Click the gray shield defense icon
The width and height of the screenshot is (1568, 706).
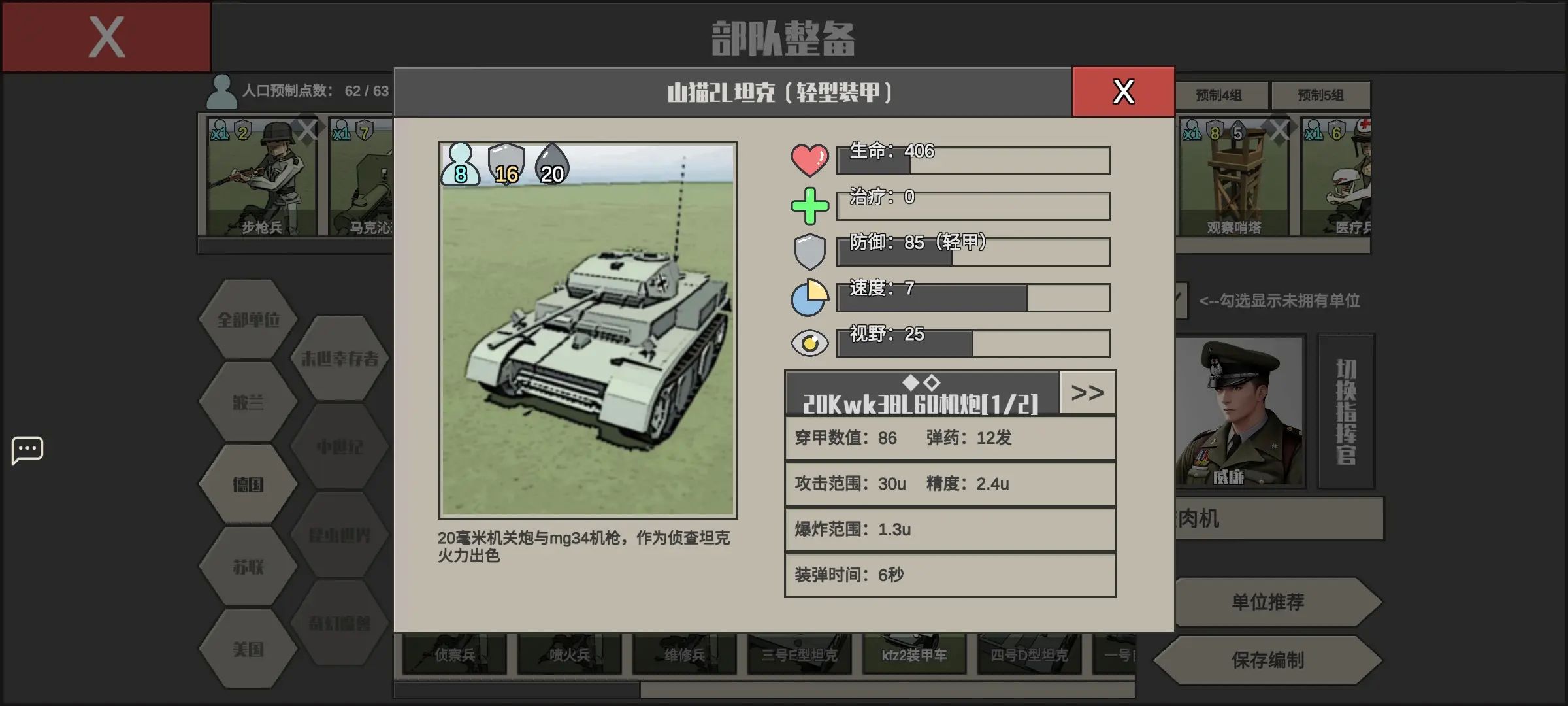pyautogui.click(x=809, y=250)
